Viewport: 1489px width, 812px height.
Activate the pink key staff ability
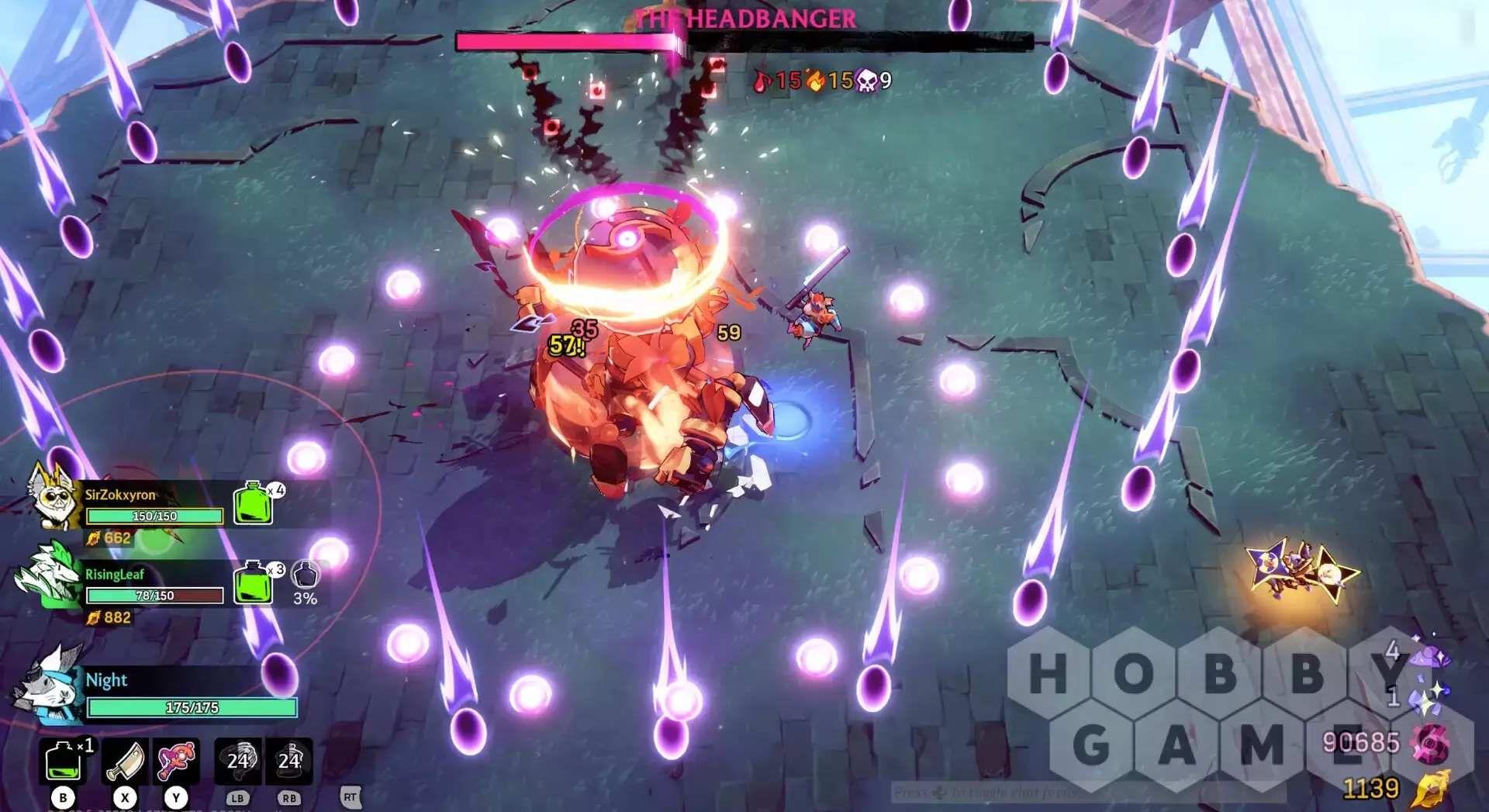click(x=176, y=761)
